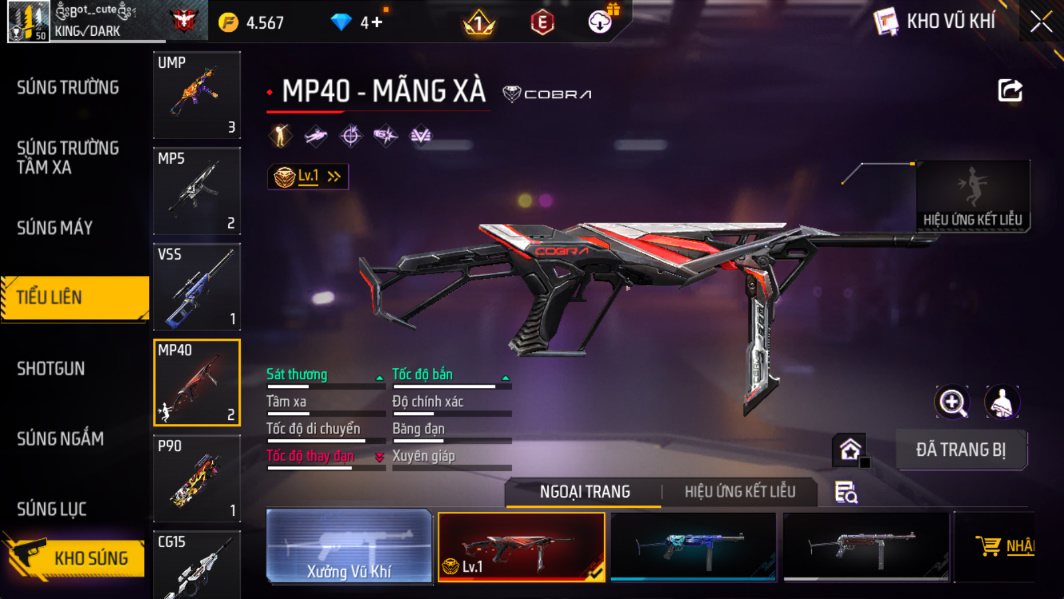Choose the MP5 weapon tile
1064x599 pixels.
point(197,191)
